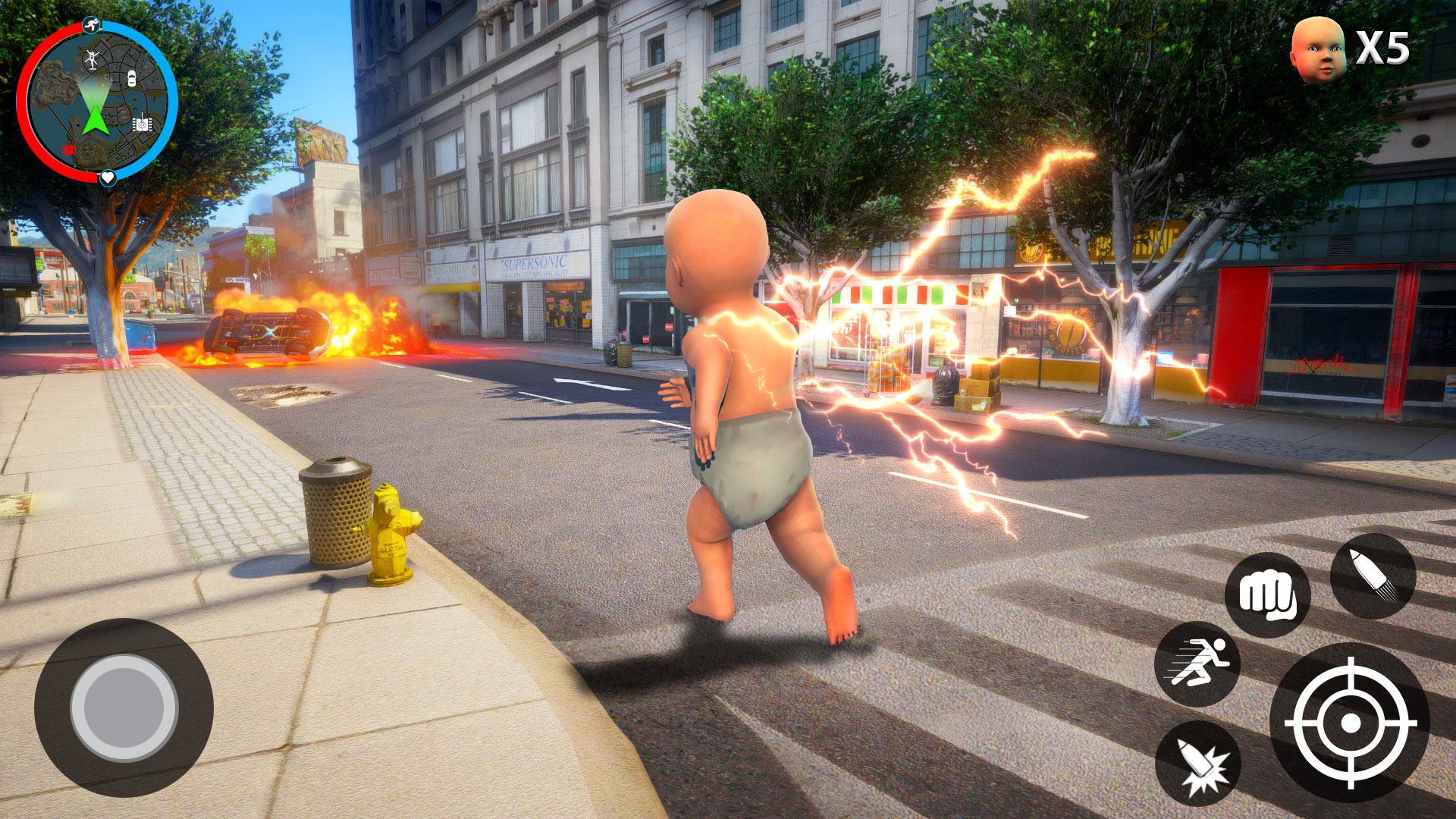
Task: Fire using the bullet button
Action: point(1373,576)
